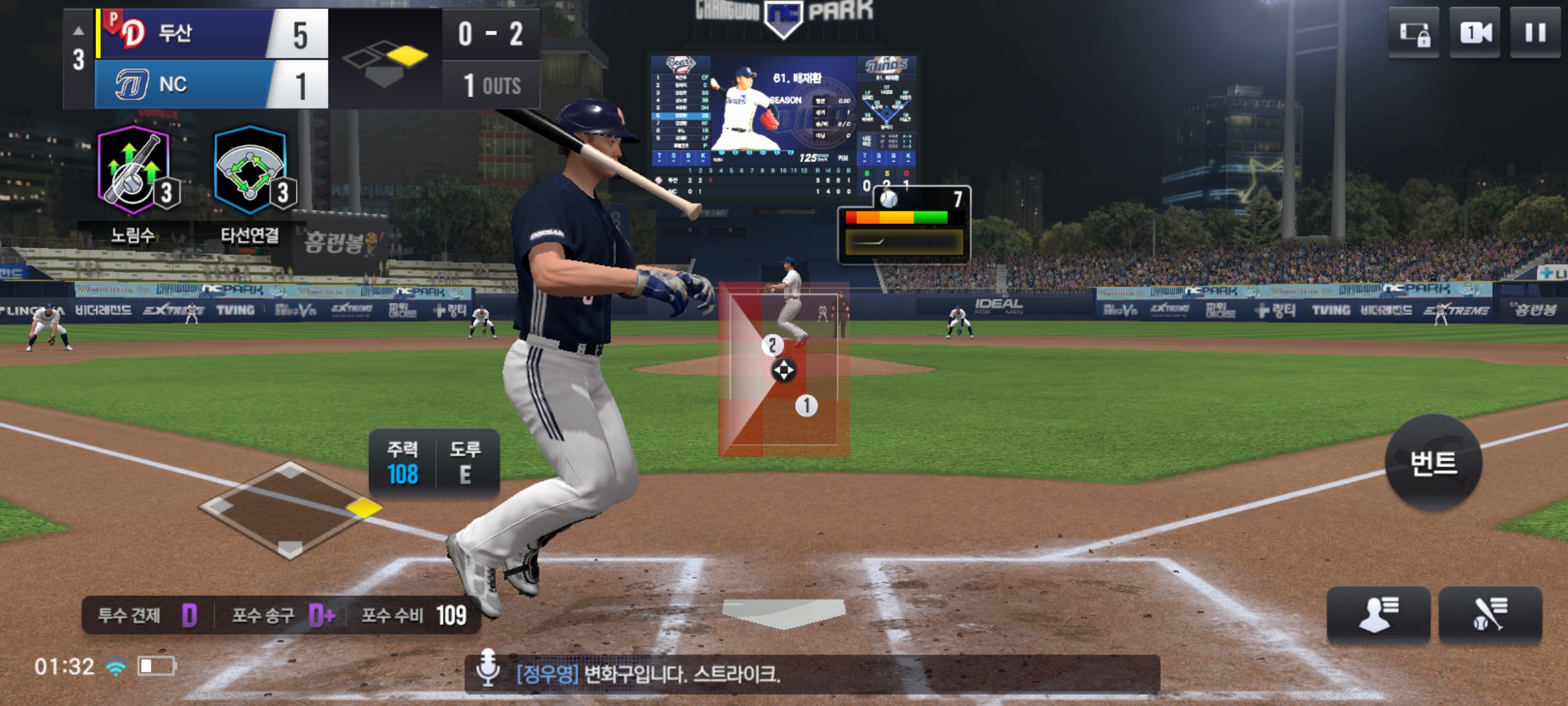The image size is (1568, 706).
Task: Open the player lineup list
Action: pyautogui.click(x=1378, y=614)
